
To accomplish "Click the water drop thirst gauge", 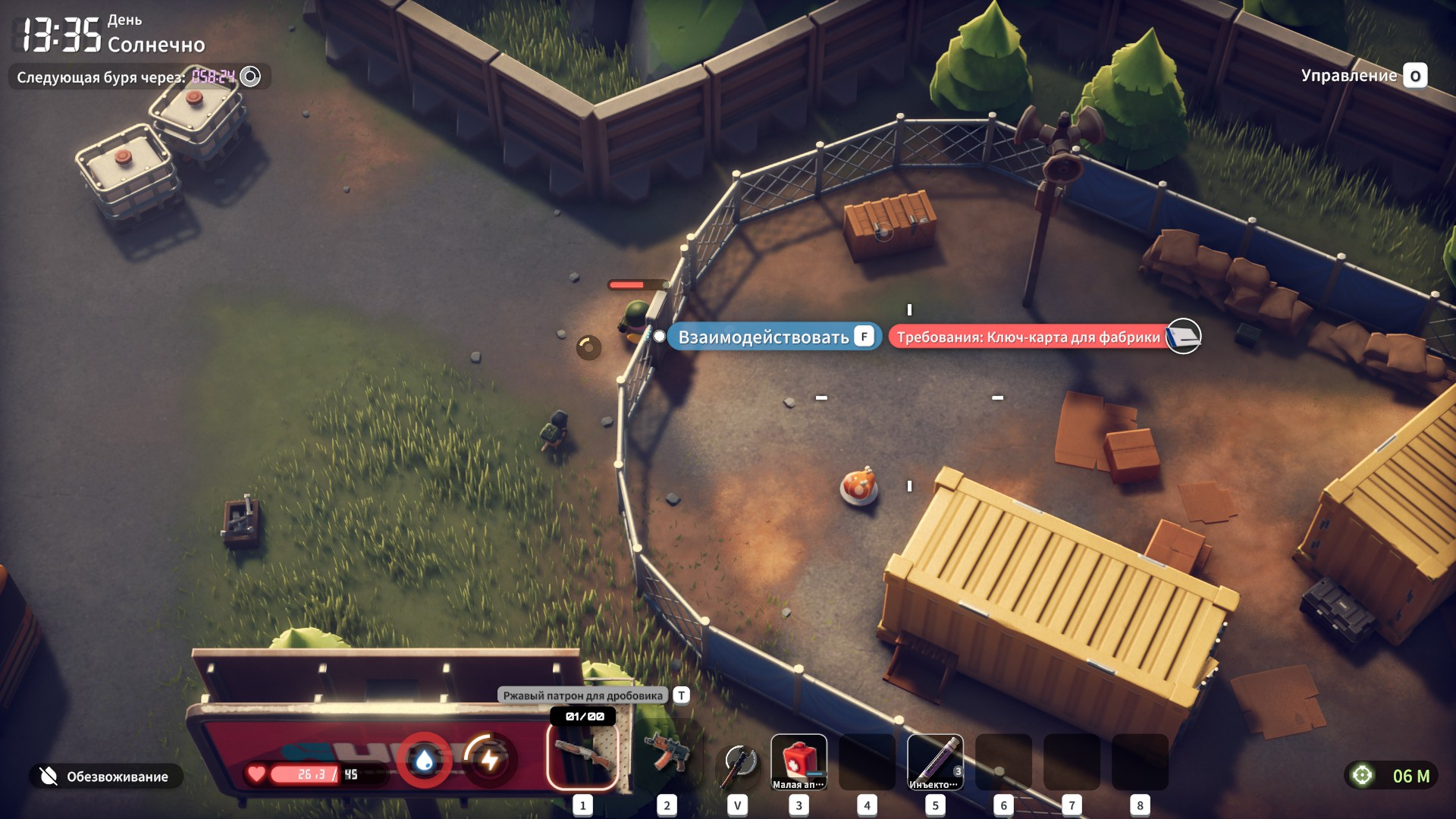I will [425, 760].
